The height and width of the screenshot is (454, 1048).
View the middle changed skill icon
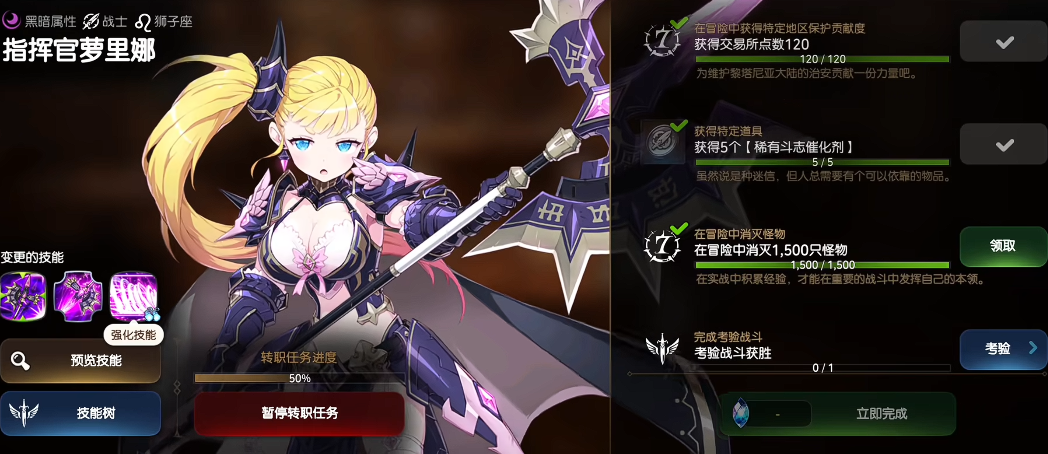[78, 295]
